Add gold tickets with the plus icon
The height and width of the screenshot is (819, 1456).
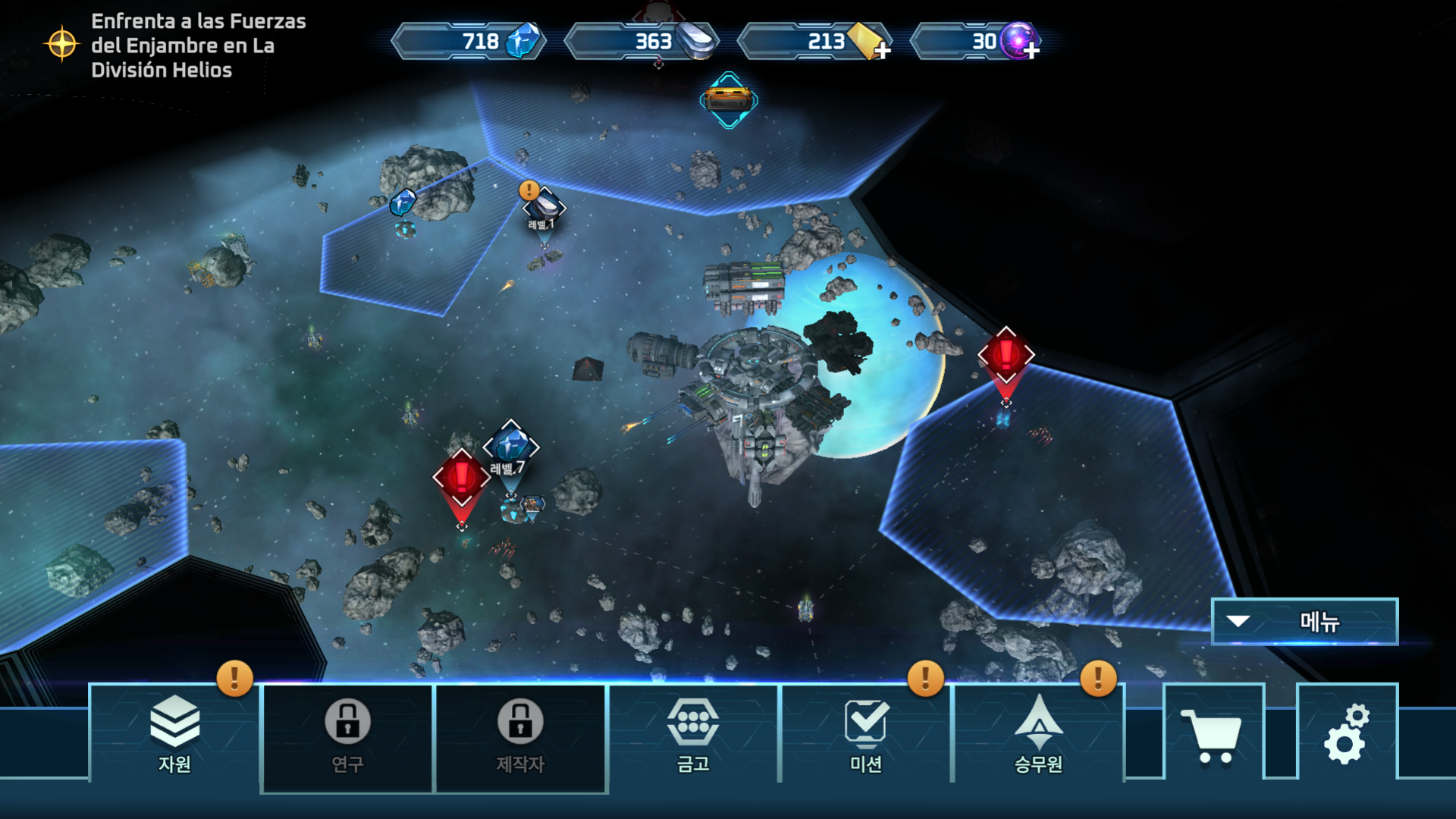coord(881,51)
